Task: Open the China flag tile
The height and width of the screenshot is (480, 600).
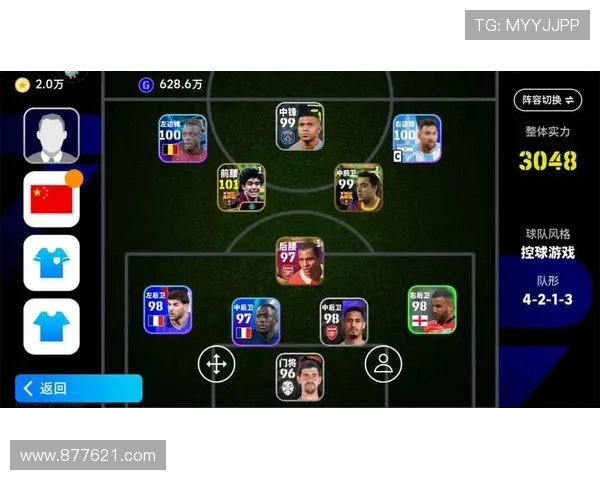Action: pyautogui.click(x=51, y=199)
